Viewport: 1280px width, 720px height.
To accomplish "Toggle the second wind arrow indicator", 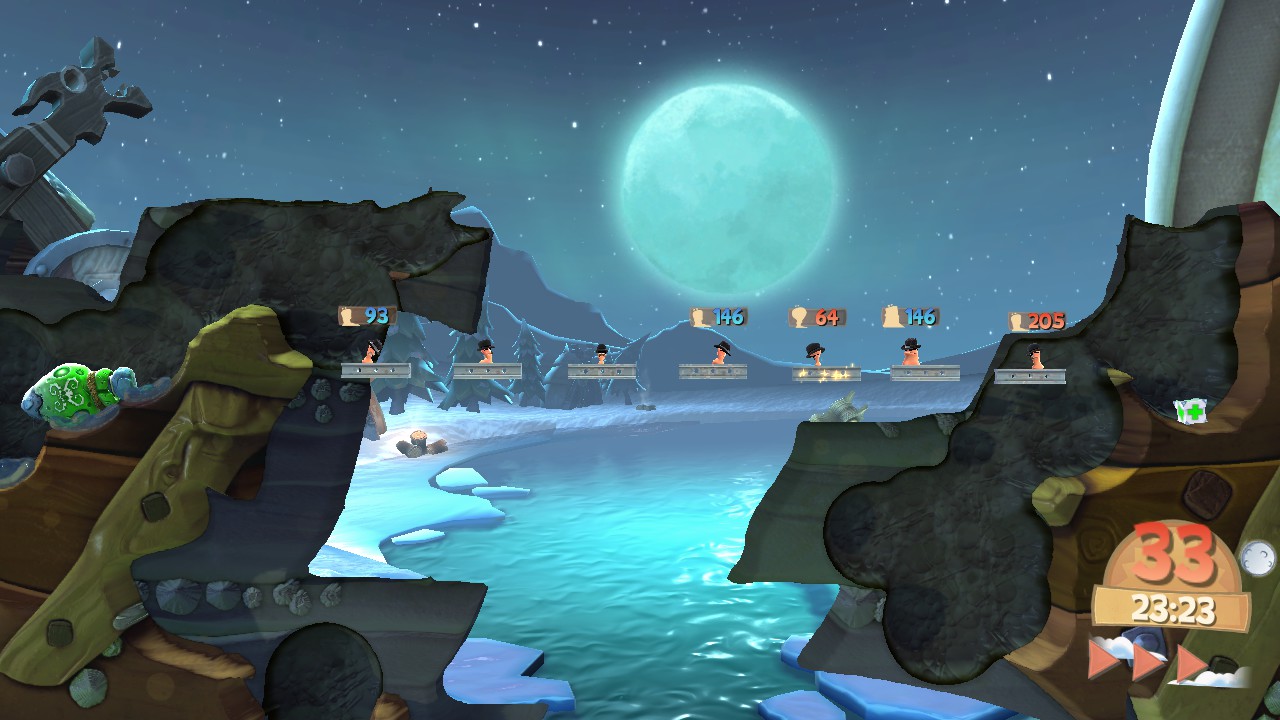I will (1147, 663).
